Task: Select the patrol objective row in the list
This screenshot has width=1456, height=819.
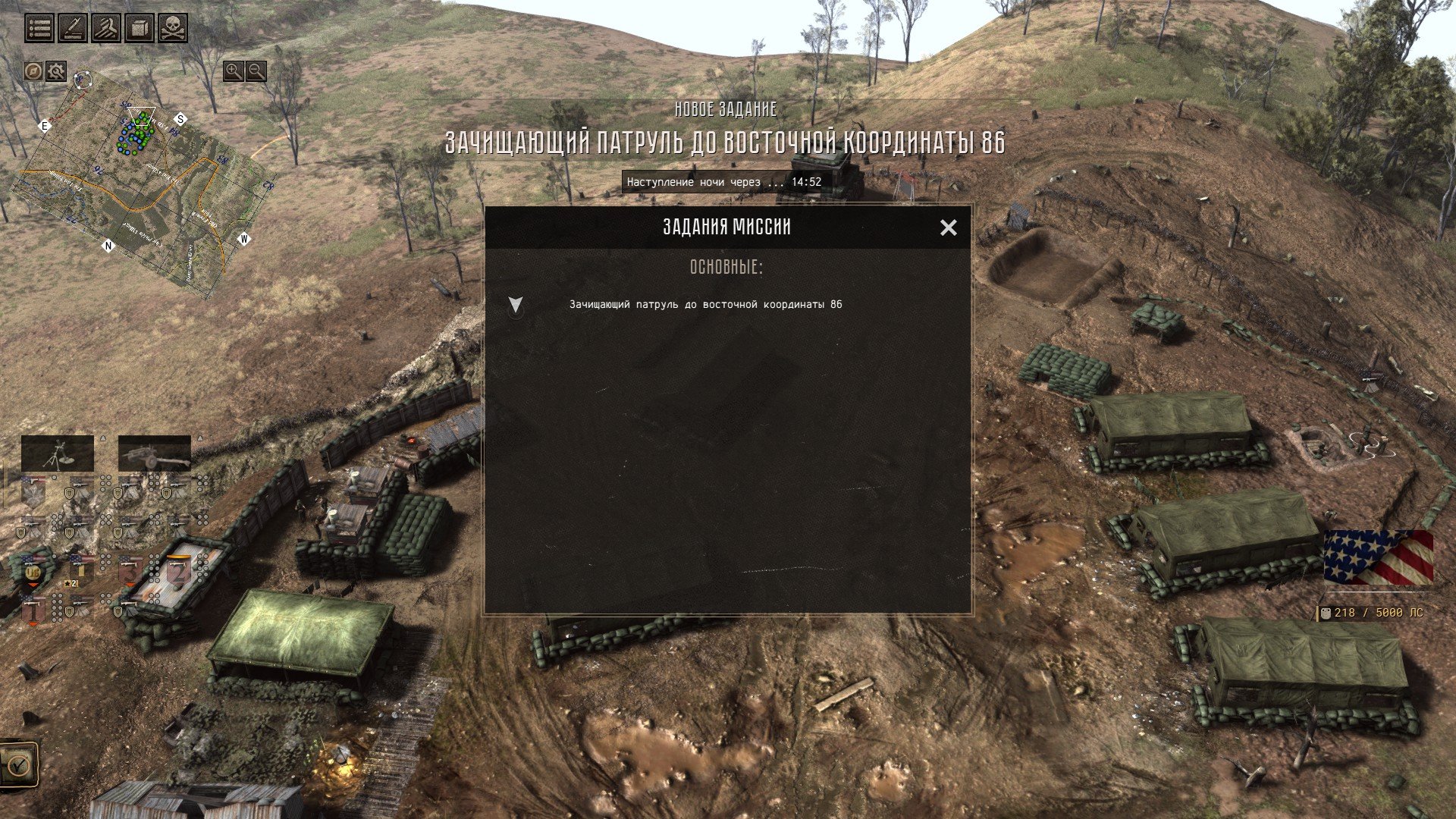Action: tap(705, 304)
